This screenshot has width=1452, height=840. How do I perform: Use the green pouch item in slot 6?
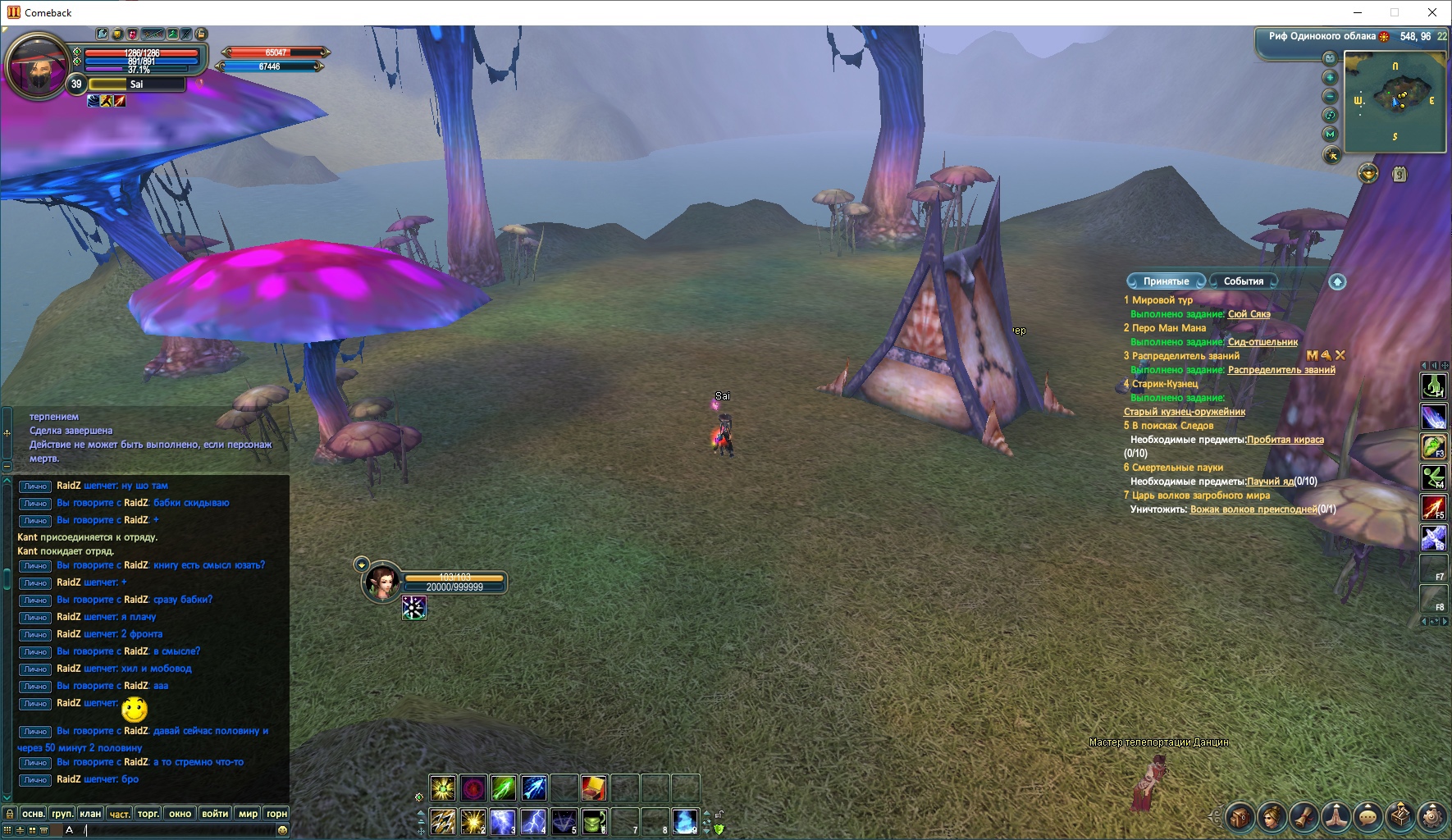(594, 820)
